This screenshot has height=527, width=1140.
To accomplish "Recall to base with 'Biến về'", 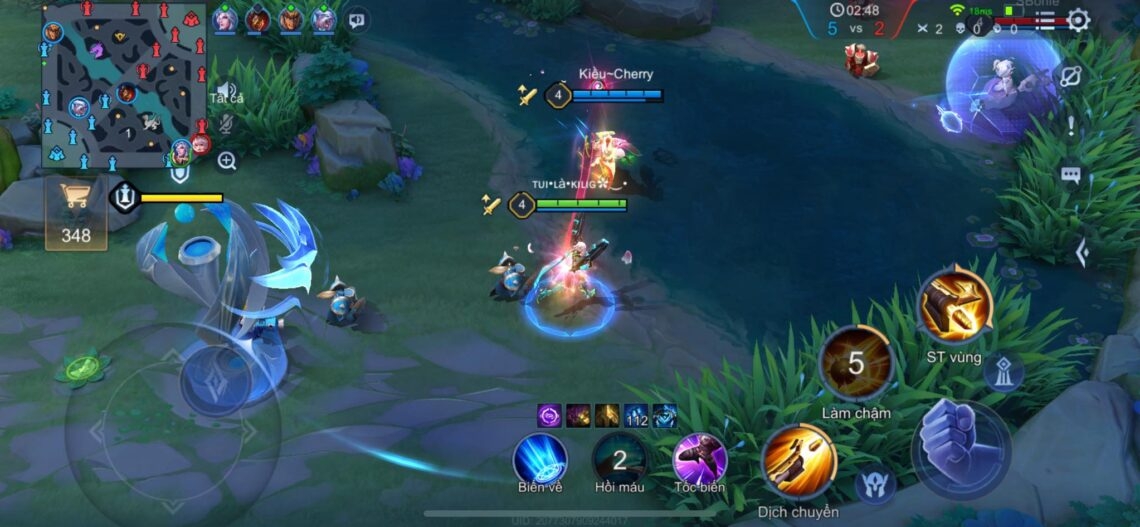I will click(540, 459).
